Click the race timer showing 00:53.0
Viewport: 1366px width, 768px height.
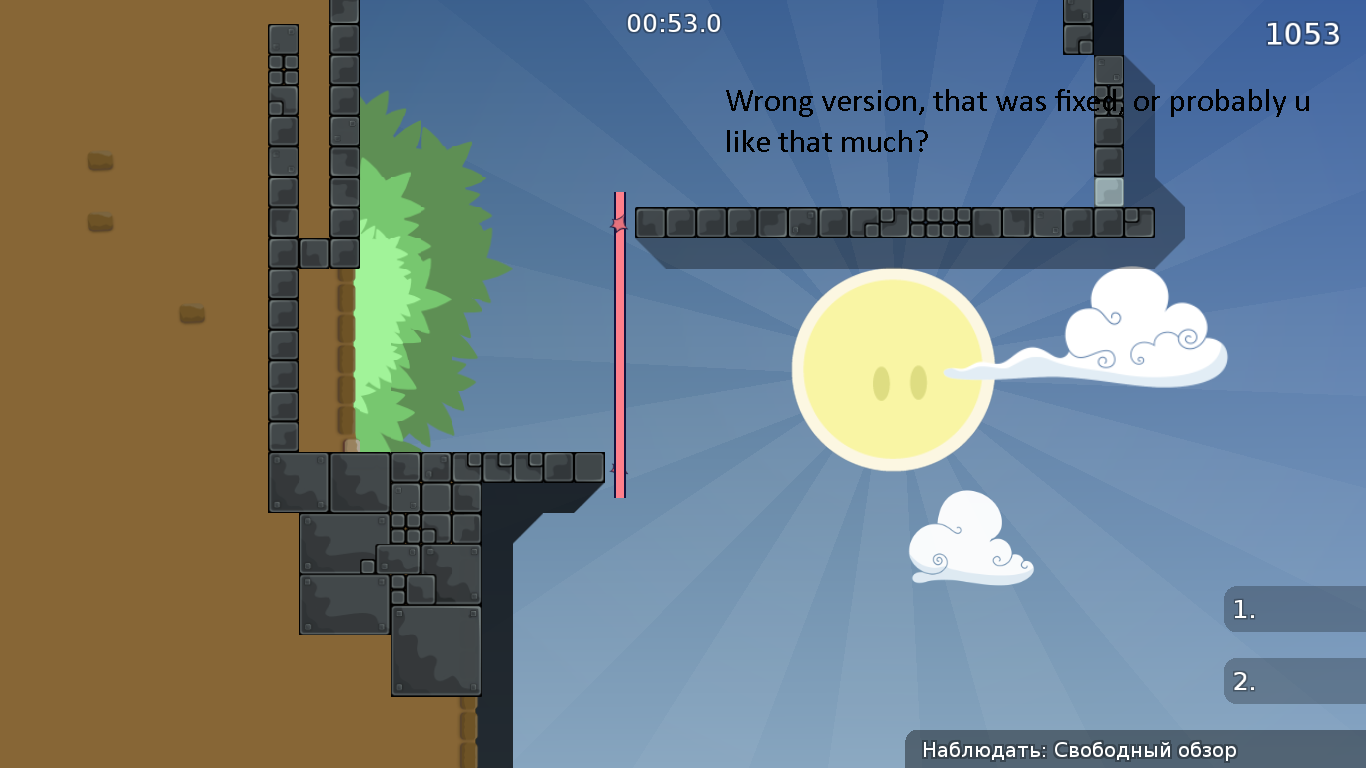pyautogui.click(x=674, y=24)
